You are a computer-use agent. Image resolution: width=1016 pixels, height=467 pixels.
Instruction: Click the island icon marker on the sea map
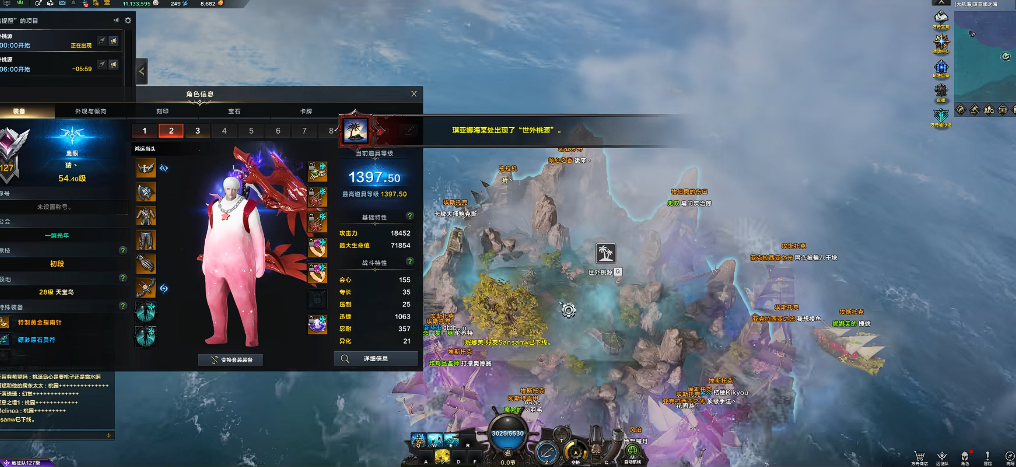(605, 252)
